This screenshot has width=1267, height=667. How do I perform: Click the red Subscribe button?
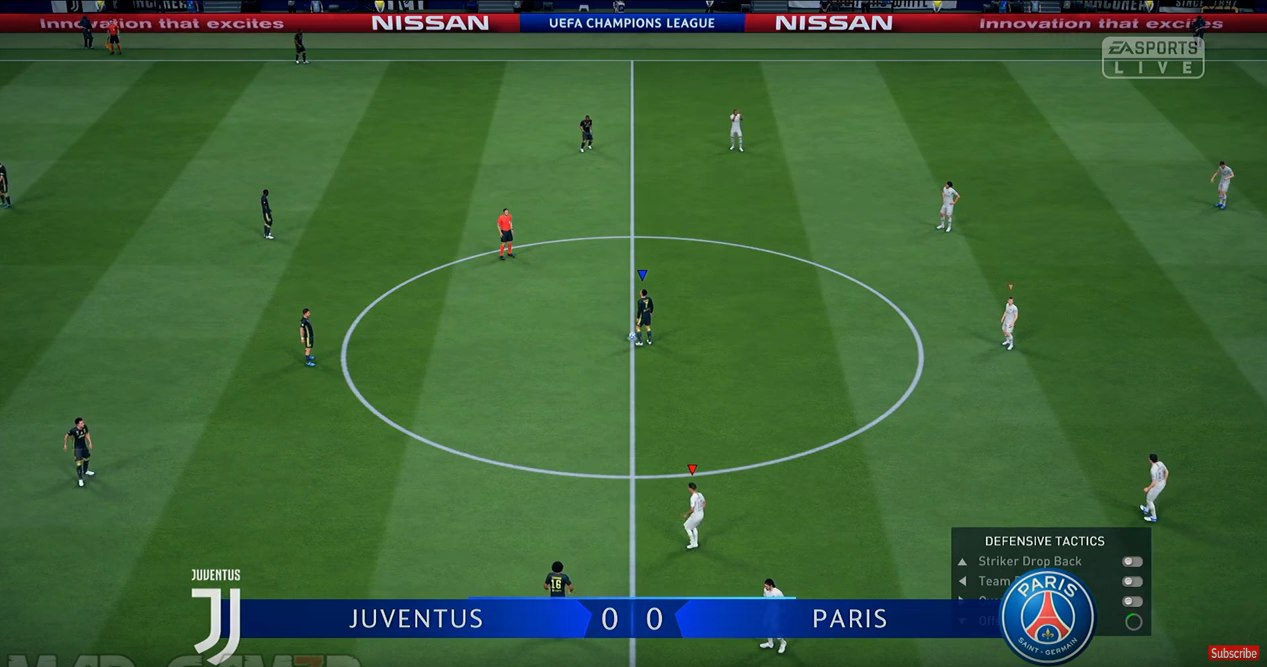[1233, 653]
